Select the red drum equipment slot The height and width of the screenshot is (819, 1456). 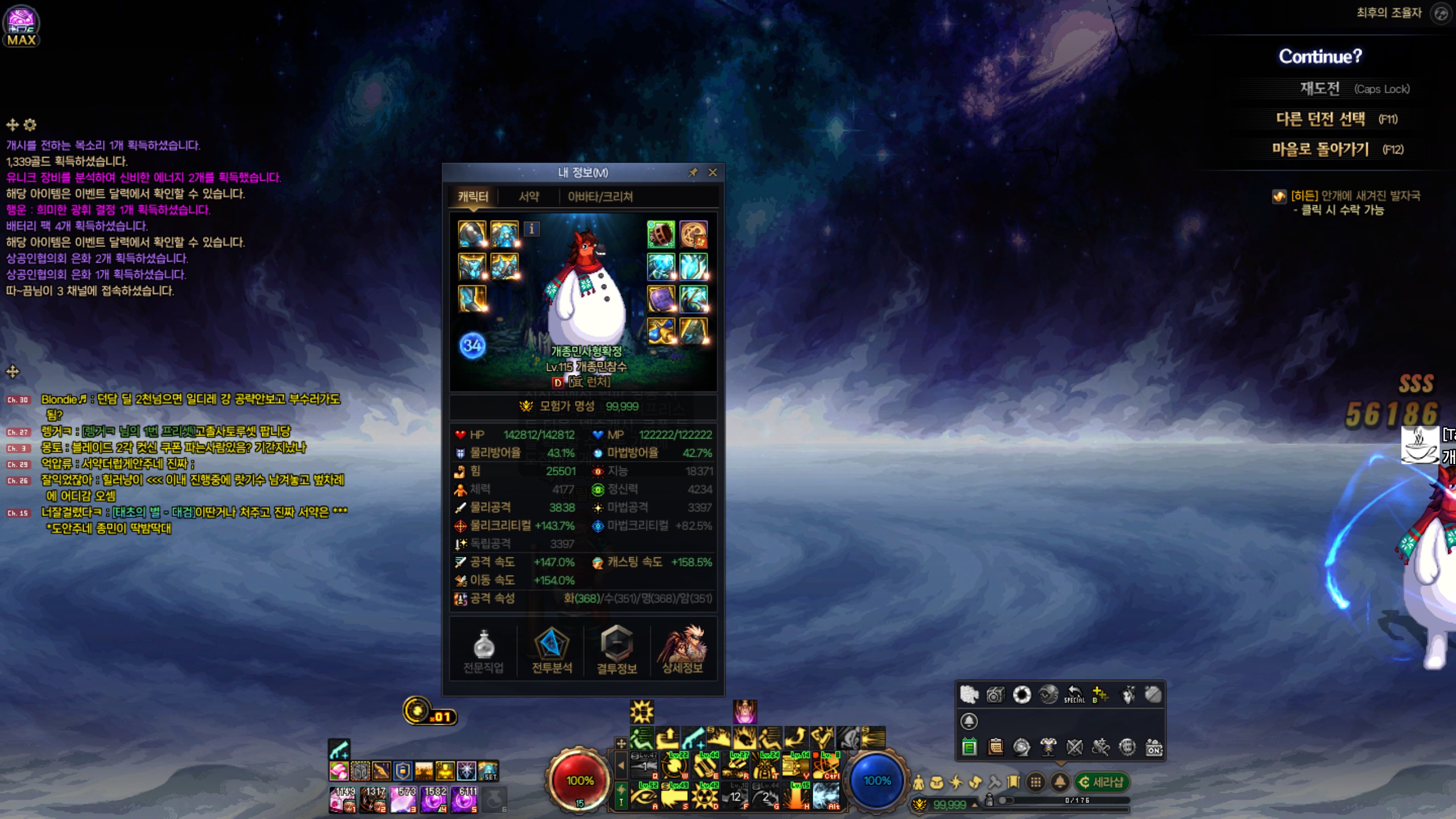click(x=661, y=234)
